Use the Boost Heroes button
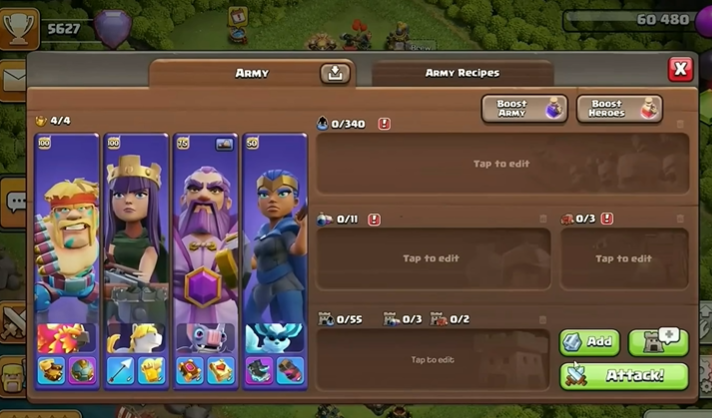Viewport: 712px width, 418px height. coord(619,108)
